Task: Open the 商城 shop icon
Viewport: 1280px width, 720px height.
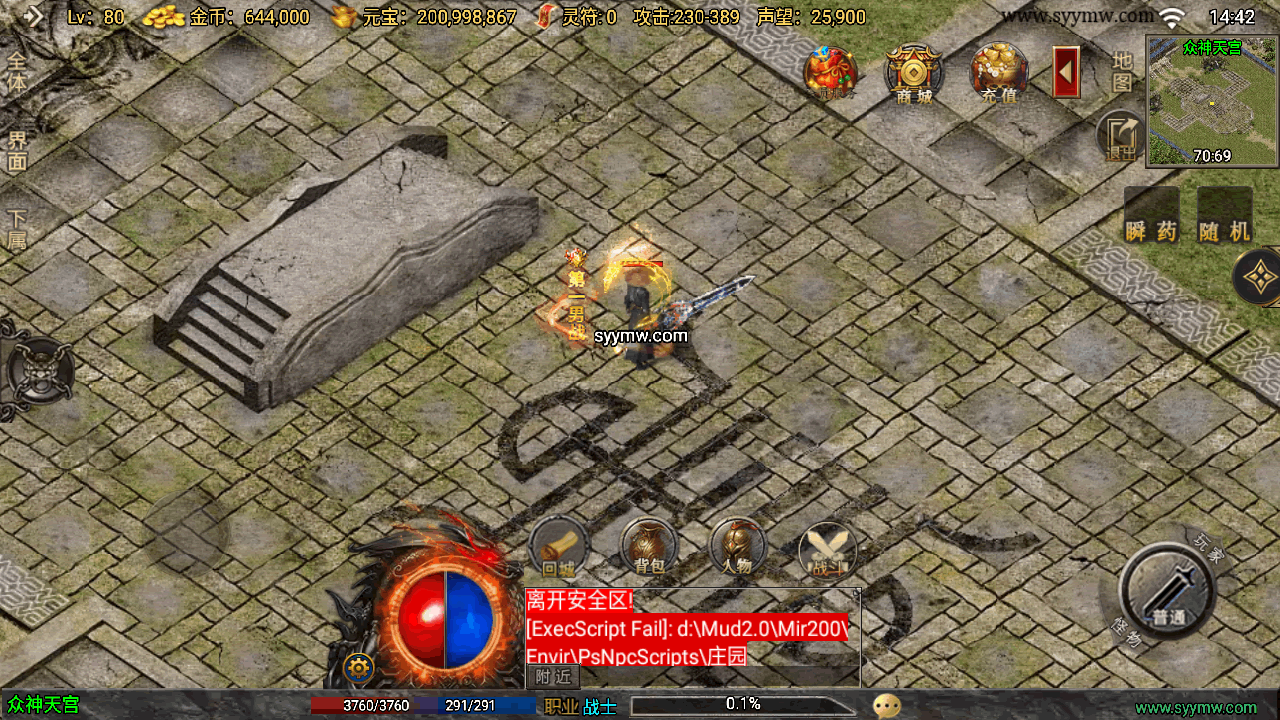Action: click(913, 72)
